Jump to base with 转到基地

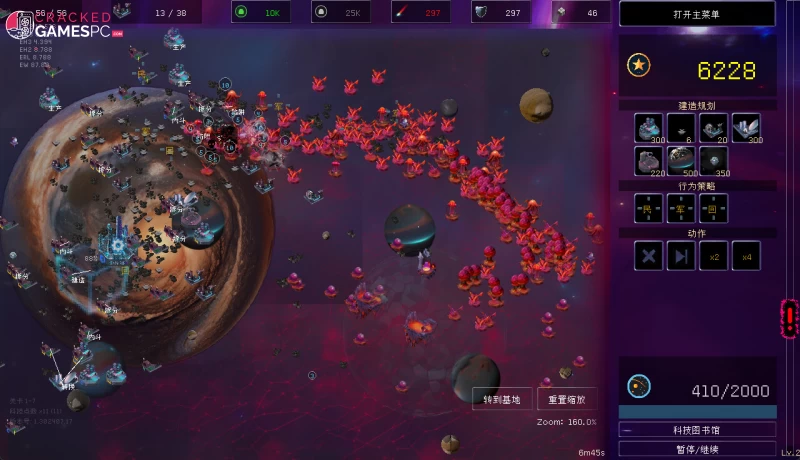click(501, 399)
